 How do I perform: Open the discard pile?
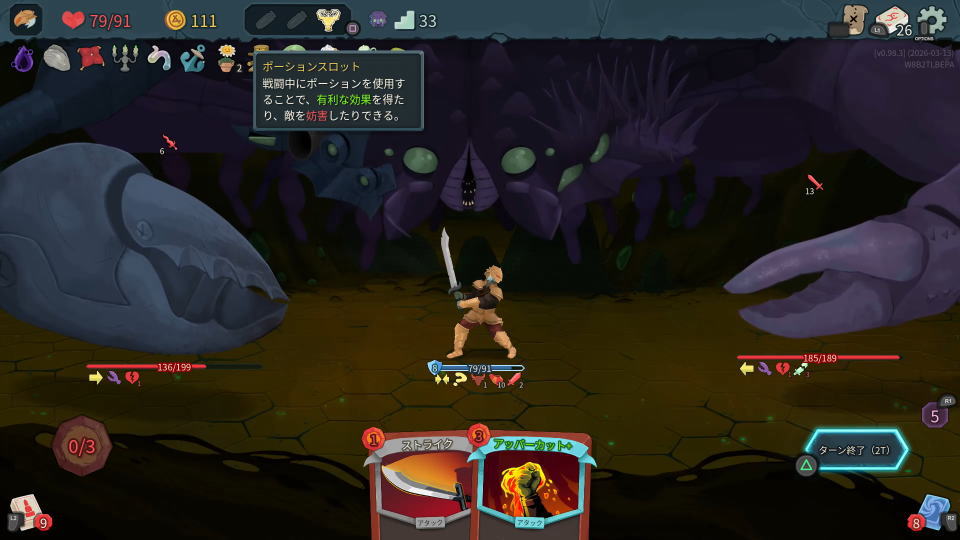coord(932,511)
